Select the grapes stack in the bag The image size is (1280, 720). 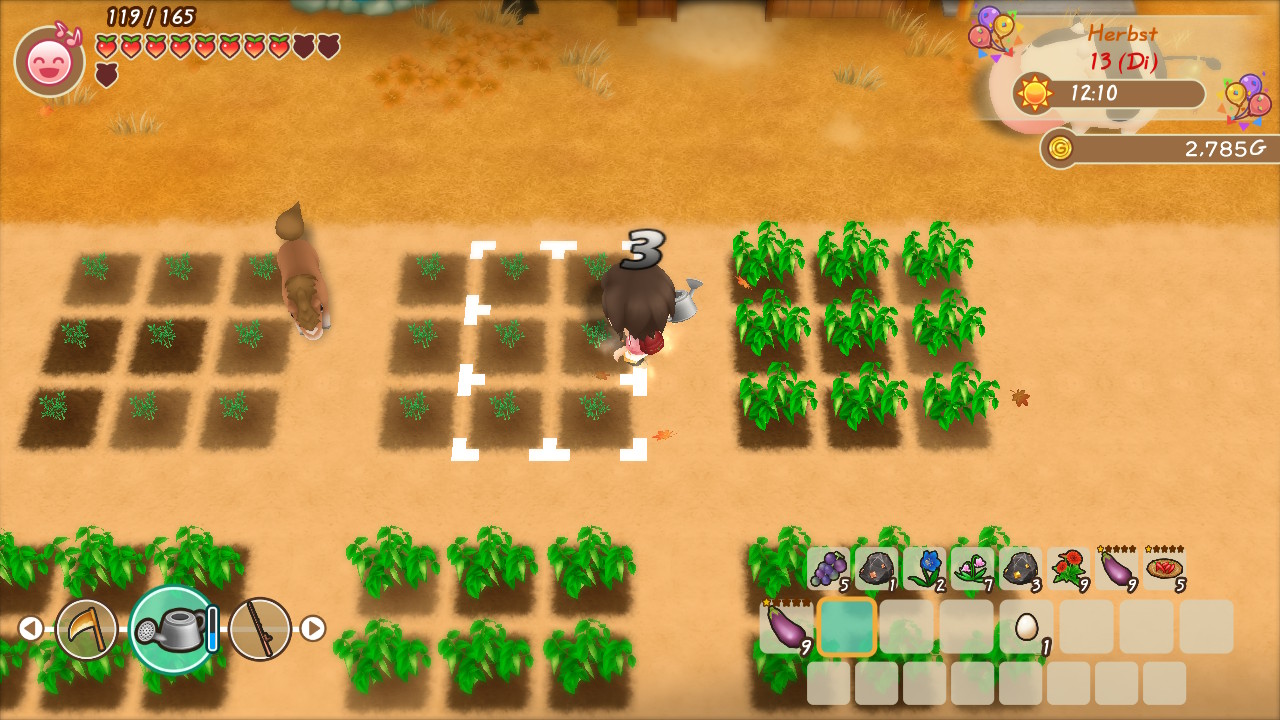(x=828, y=568)
